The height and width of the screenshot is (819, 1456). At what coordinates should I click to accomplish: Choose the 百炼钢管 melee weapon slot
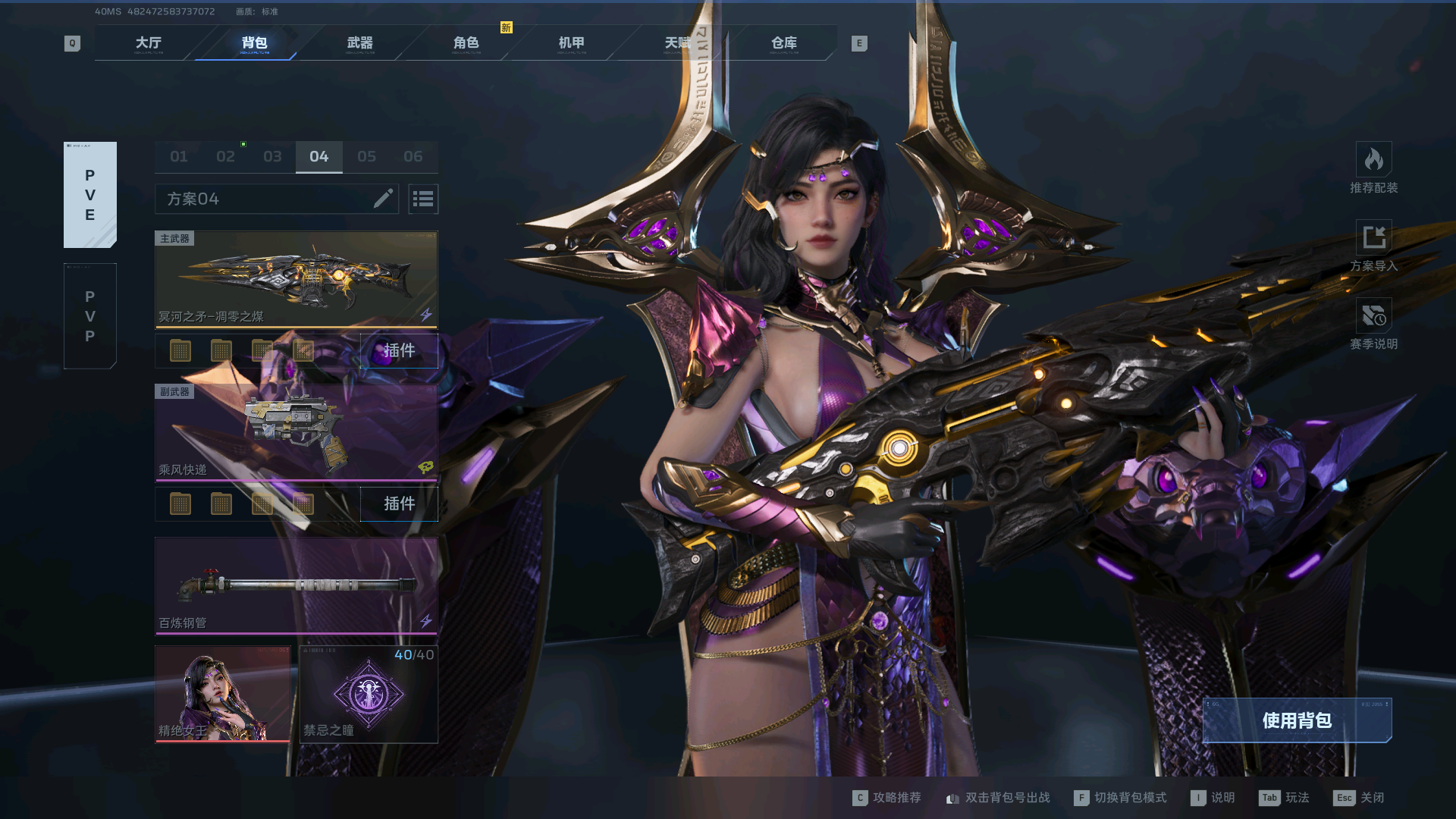tap(296, 586)
